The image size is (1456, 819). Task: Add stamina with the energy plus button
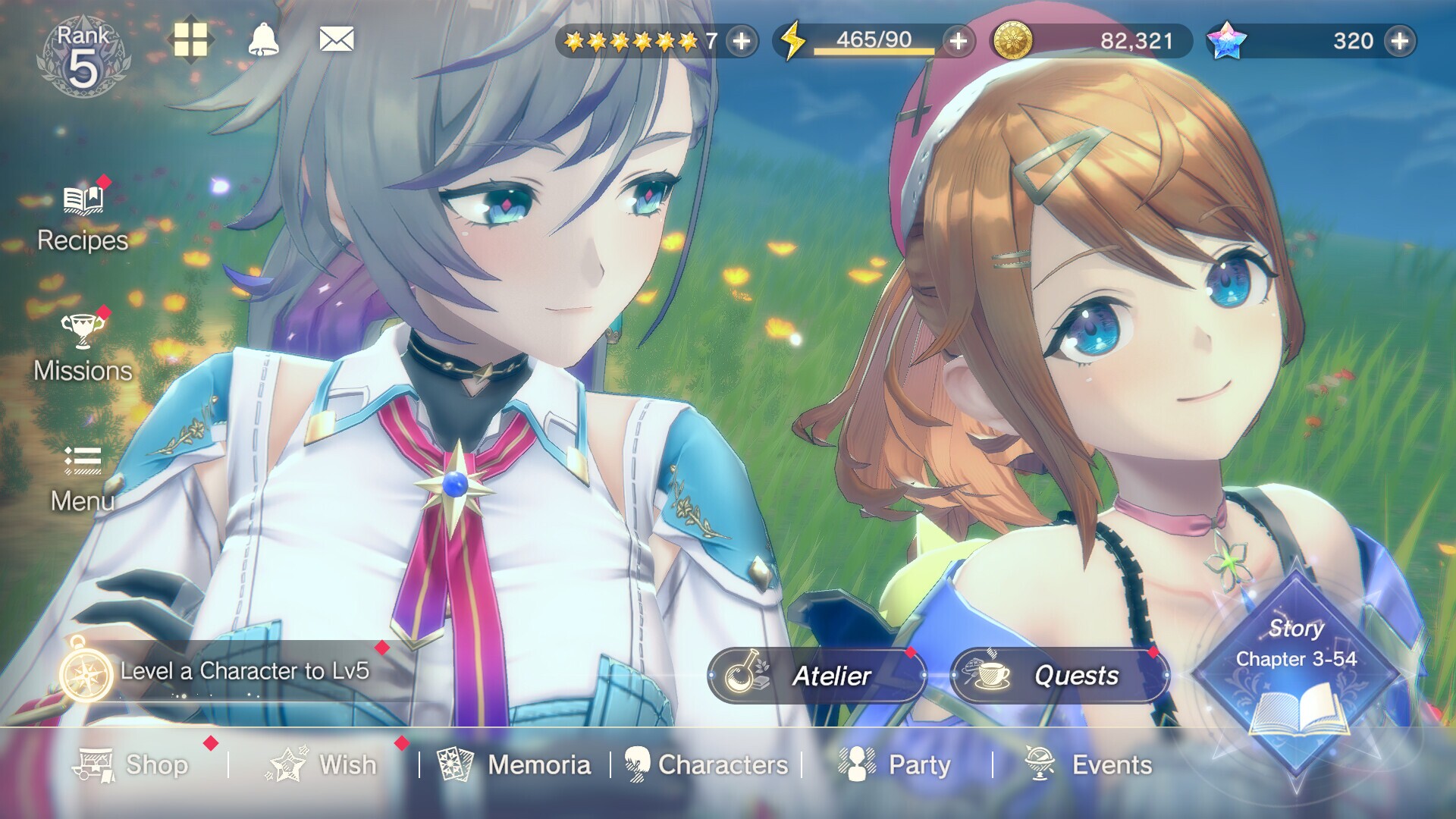(x=957, y=43)
